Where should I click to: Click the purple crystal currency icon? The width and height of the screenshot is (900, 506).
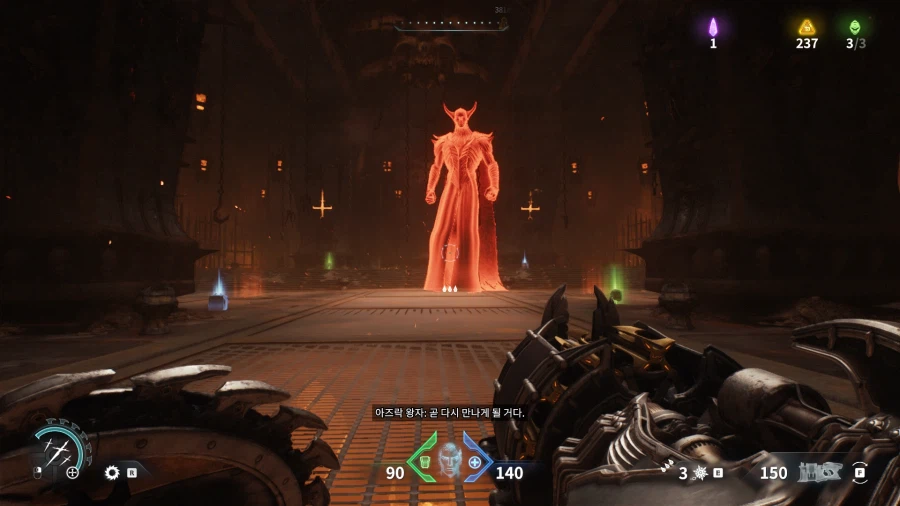coord(713,27)
